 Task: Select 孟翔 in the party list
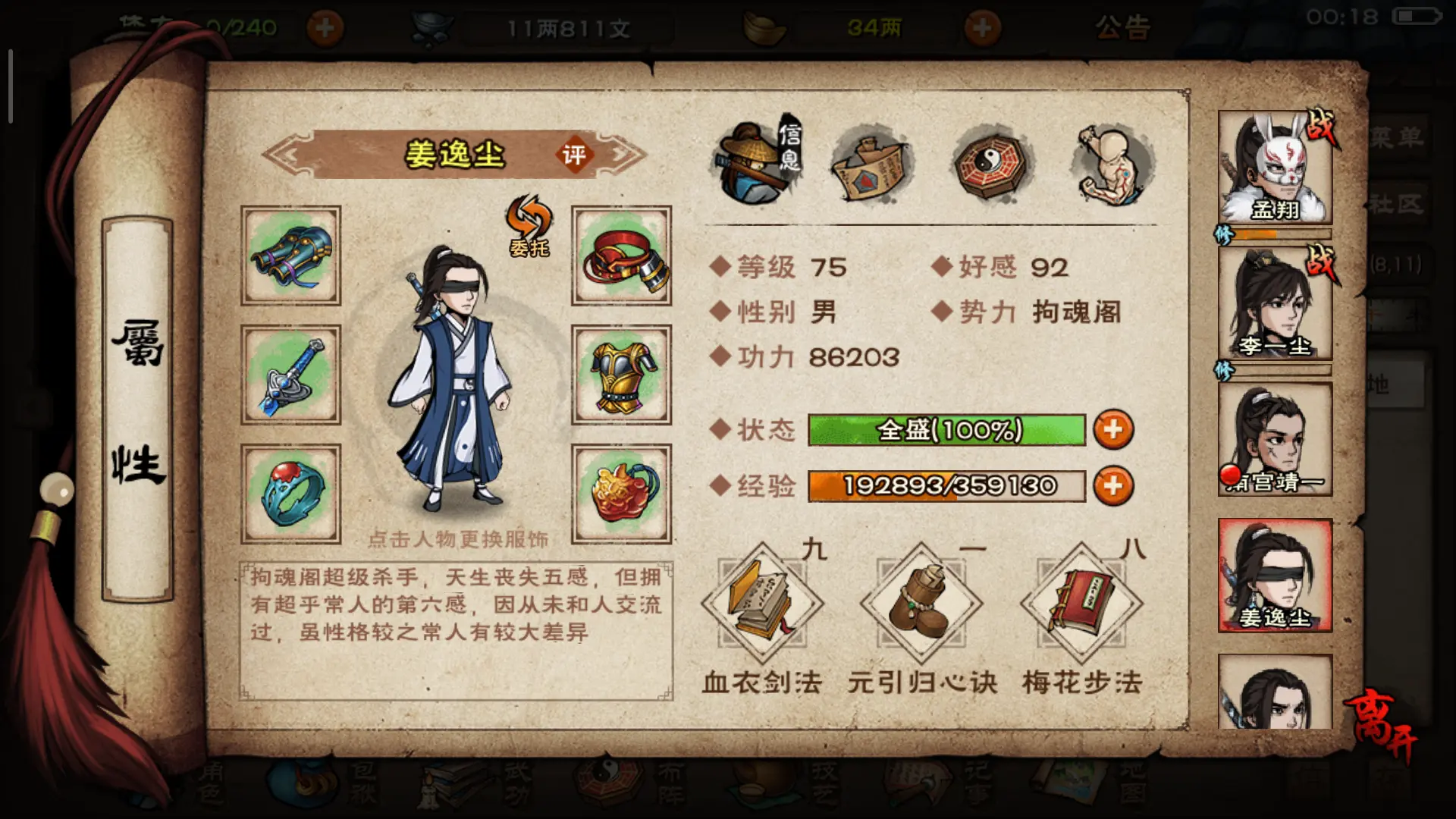pos(1275,167)
